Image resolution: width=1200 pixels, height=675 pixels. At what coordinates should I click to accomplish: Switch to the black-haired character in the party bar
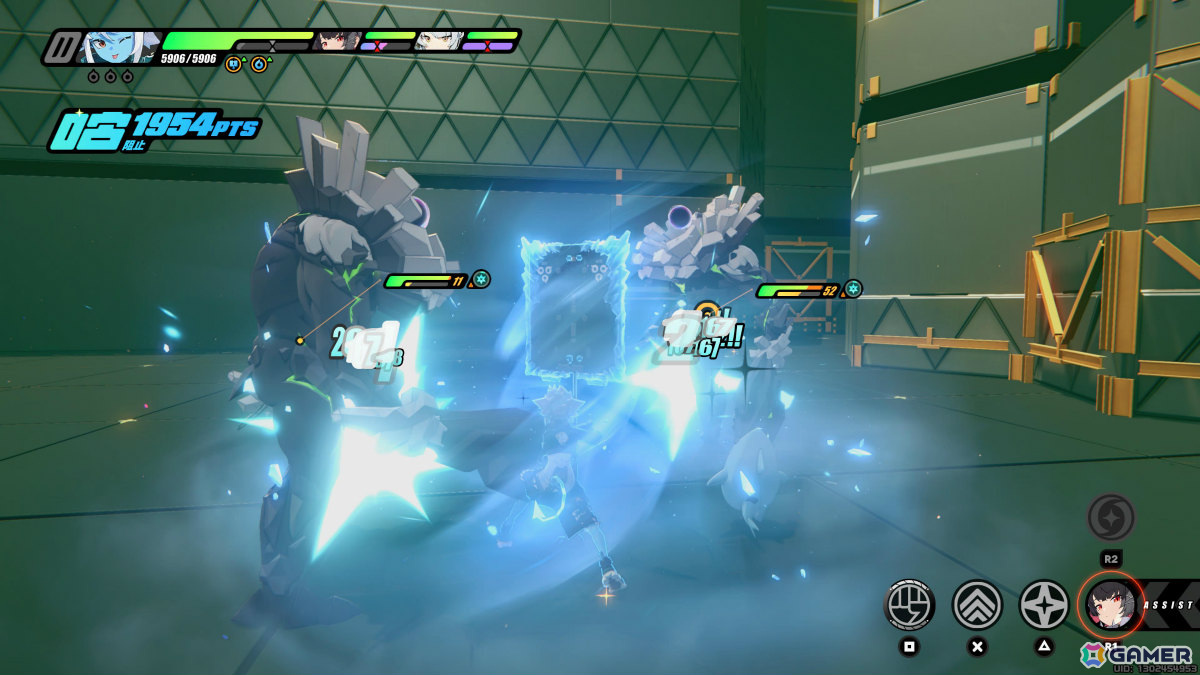coord(337,41)
